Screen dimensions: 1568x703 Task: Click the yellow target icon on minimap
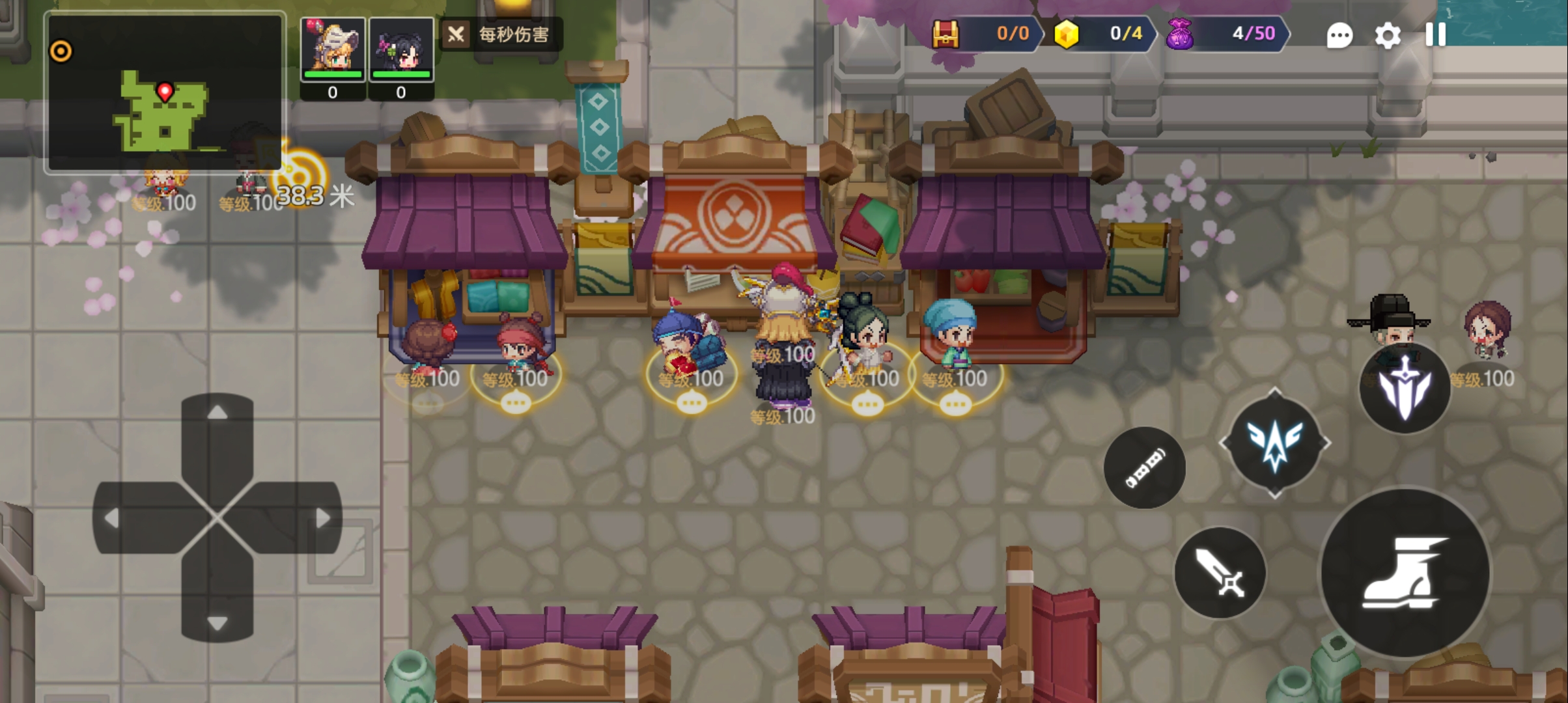point(61,51)
